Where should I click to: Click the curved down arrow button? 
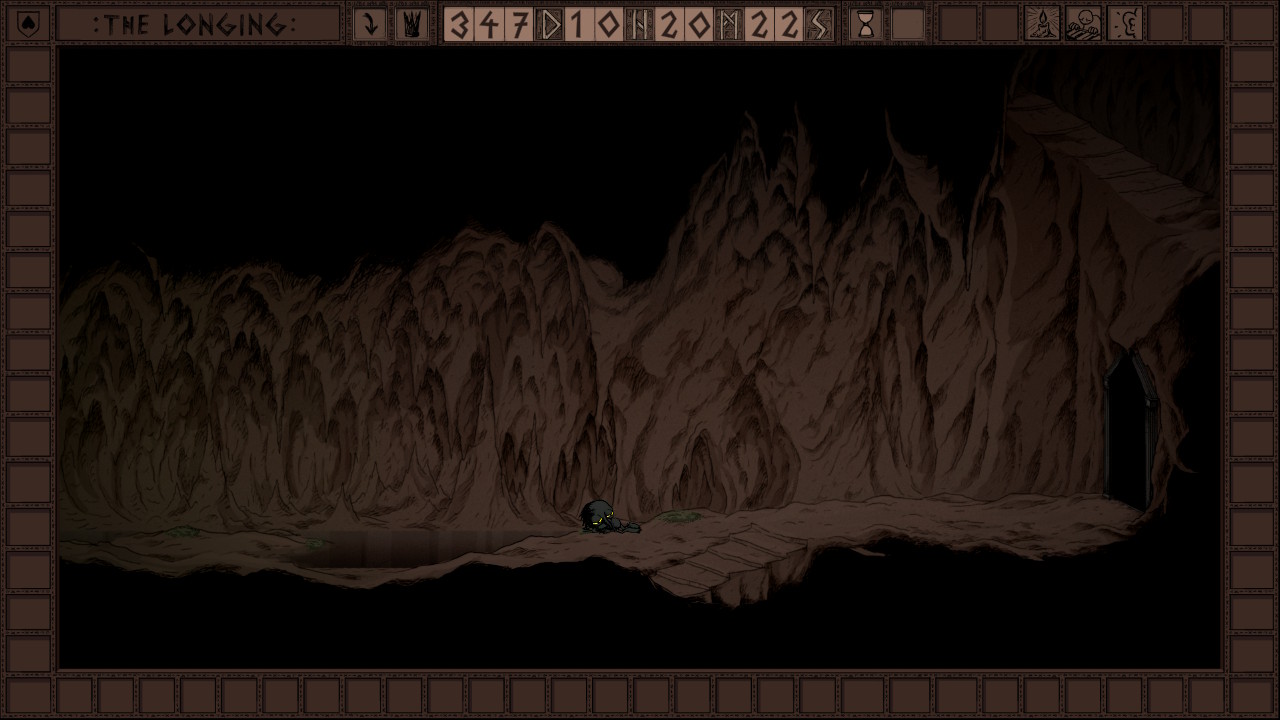(x=370, y=24)
